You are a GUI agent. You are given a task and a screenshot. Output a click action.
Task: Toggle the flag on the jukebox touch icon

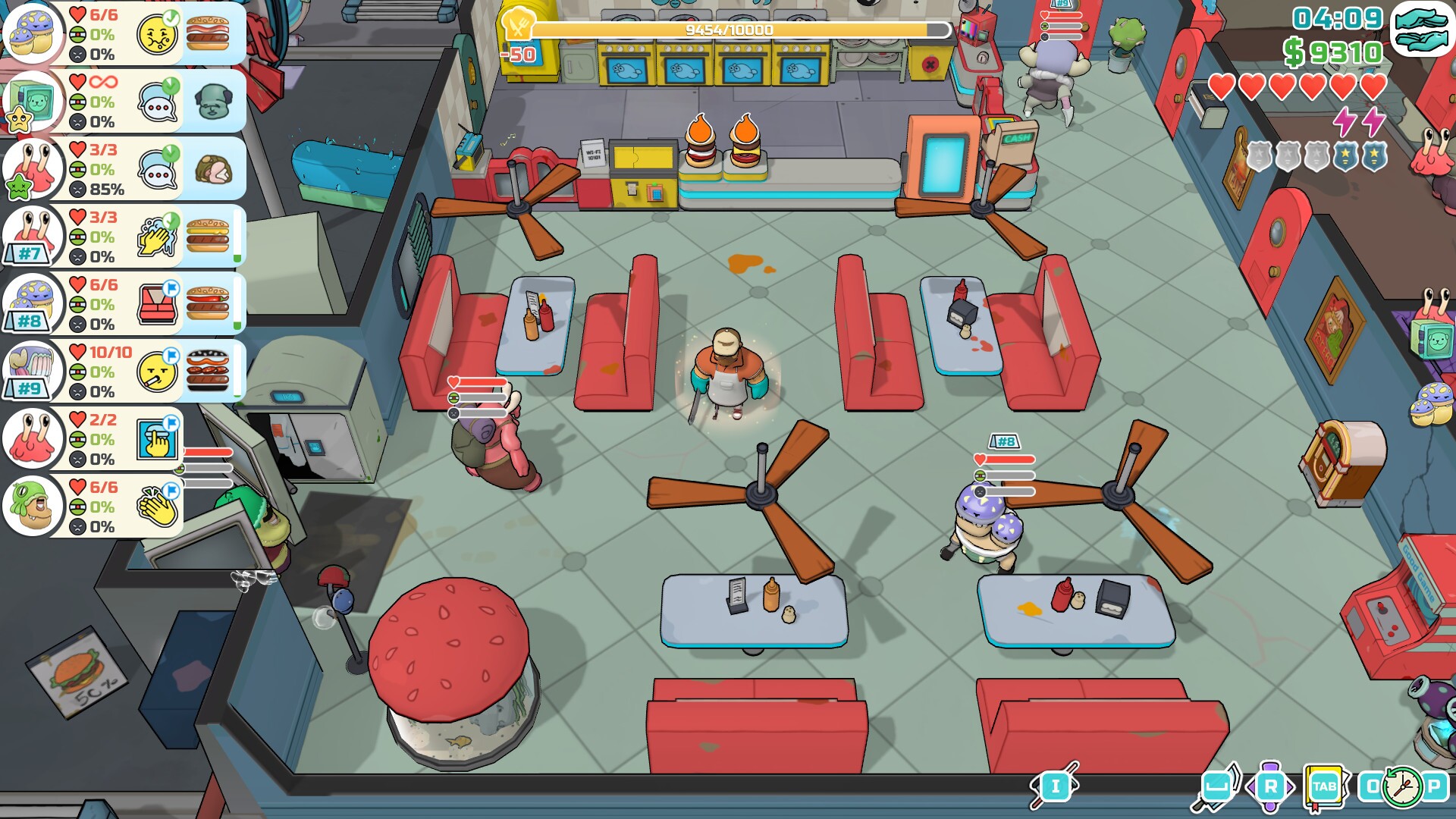click(172, 422)
